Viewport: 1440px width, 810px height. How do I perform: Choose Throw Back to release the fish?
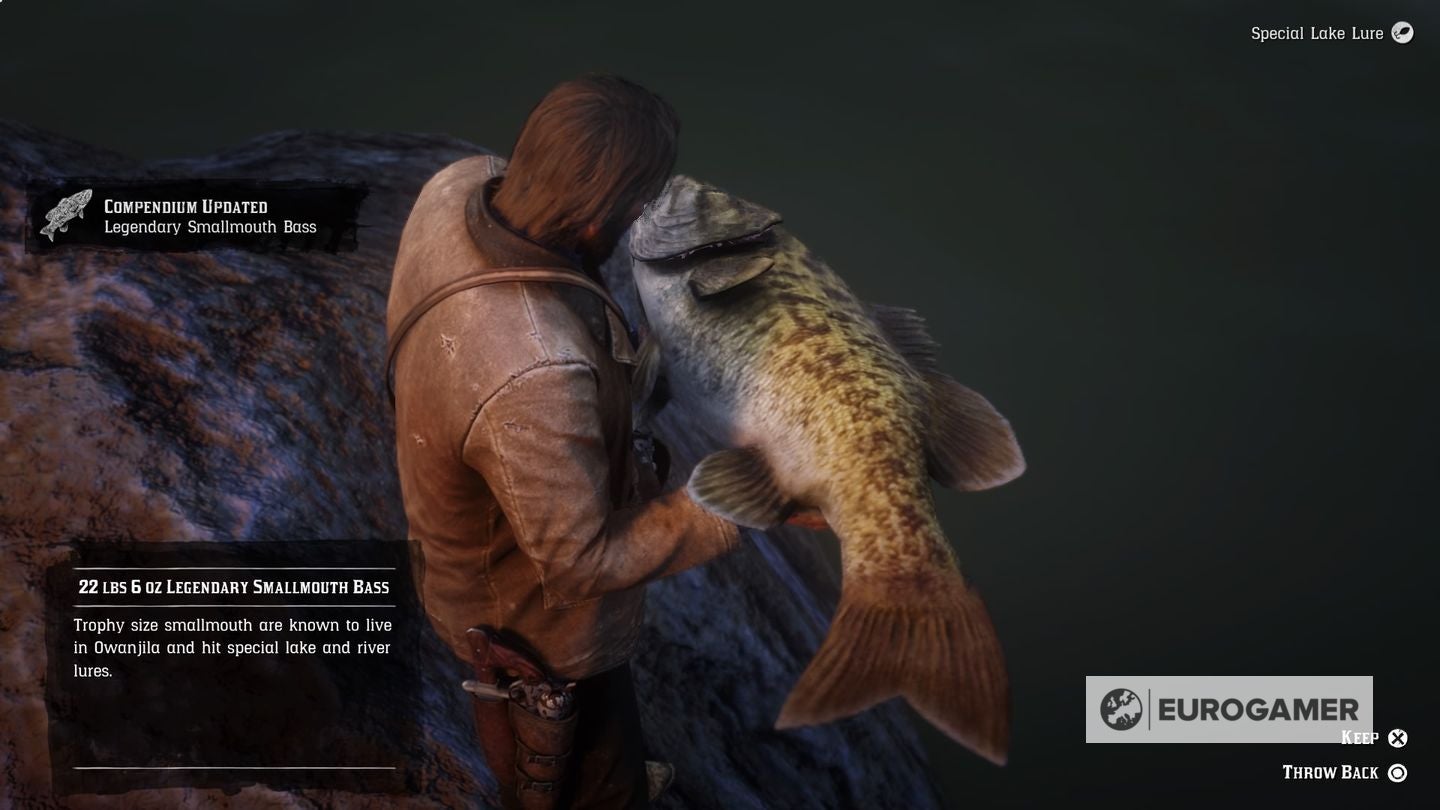coord(1330,772)
